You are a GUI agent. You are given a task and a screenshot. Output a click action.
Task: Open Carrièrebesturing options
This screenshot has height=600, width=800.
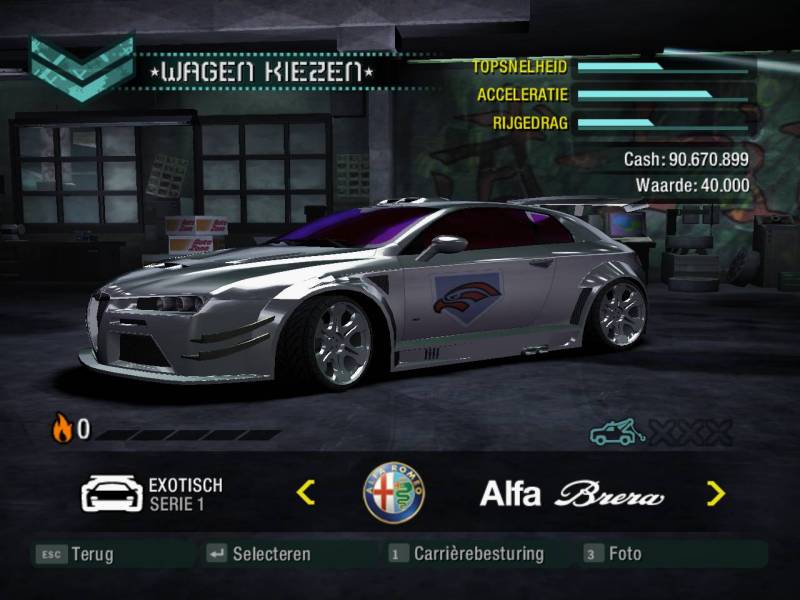[466, 553]
